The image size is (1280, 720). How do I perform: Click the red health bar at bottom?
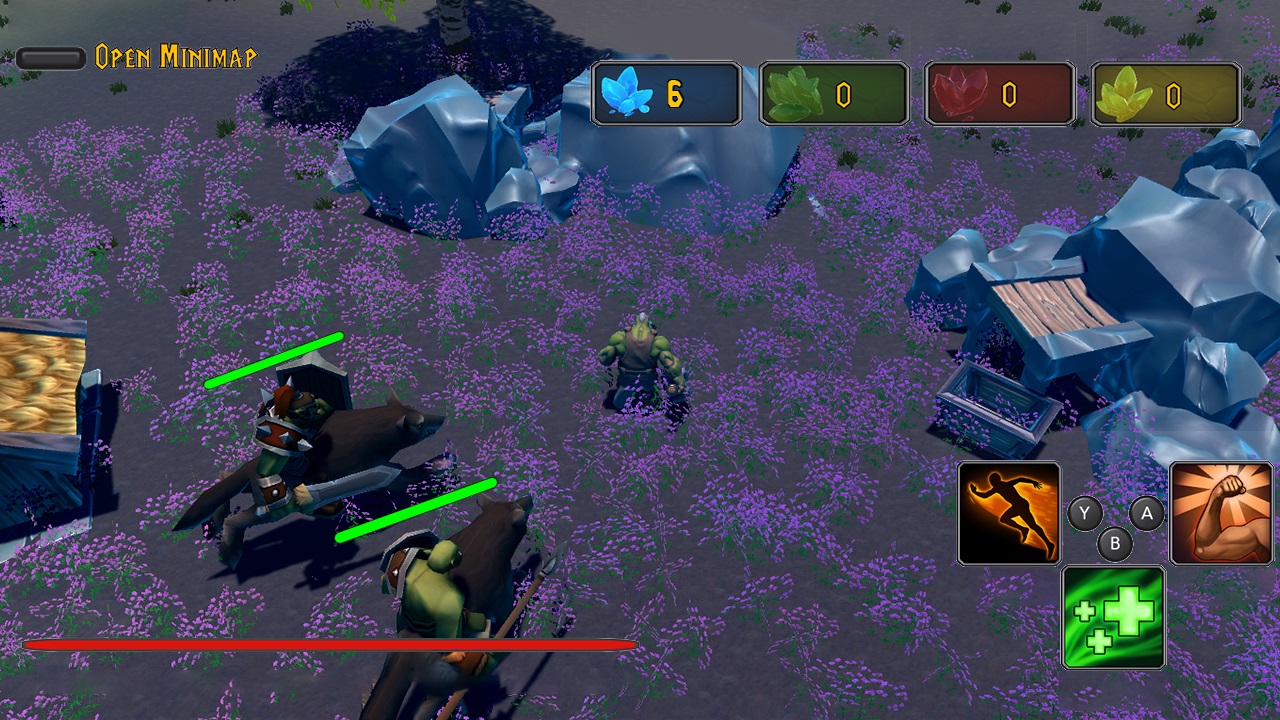tap(330, 645)
